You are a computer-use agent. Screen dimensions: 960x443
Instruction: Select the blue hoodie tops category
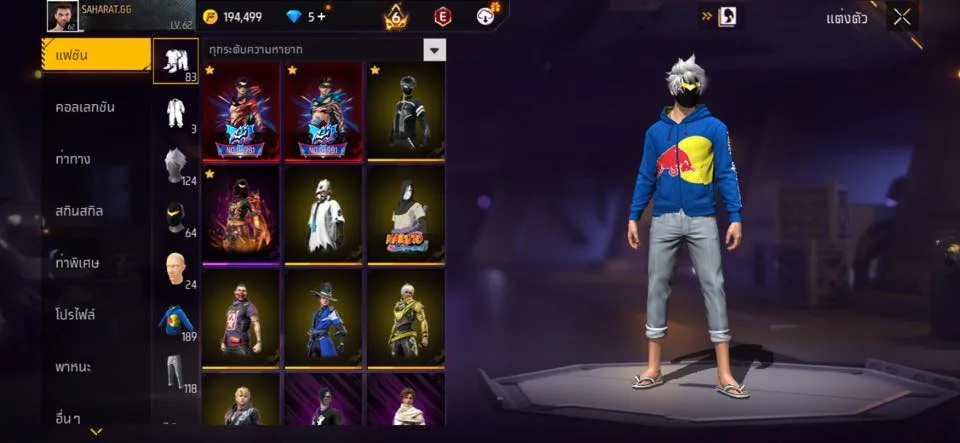176,321
